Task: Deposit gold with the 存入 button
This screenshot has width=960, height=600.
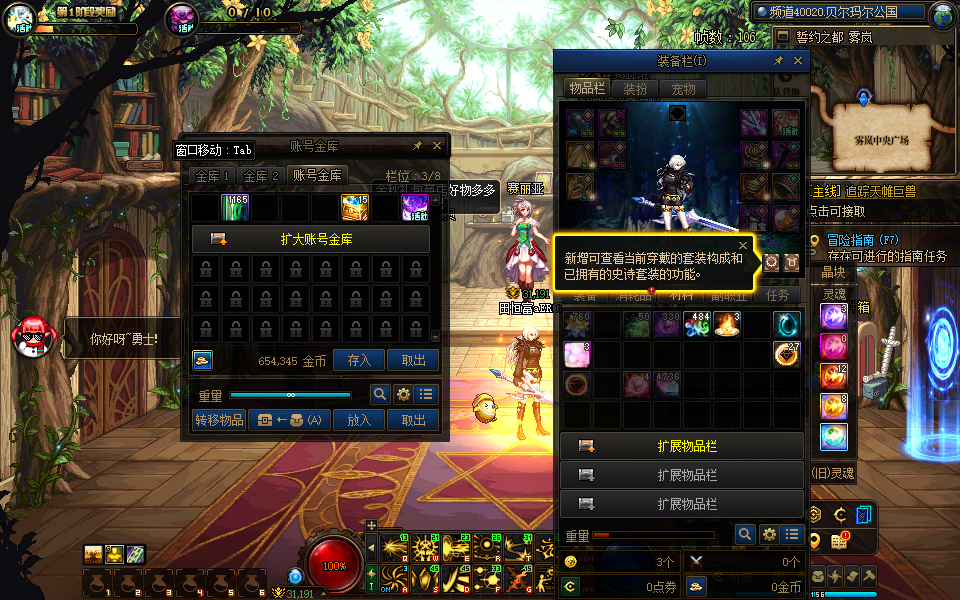Action: (359, 361)
